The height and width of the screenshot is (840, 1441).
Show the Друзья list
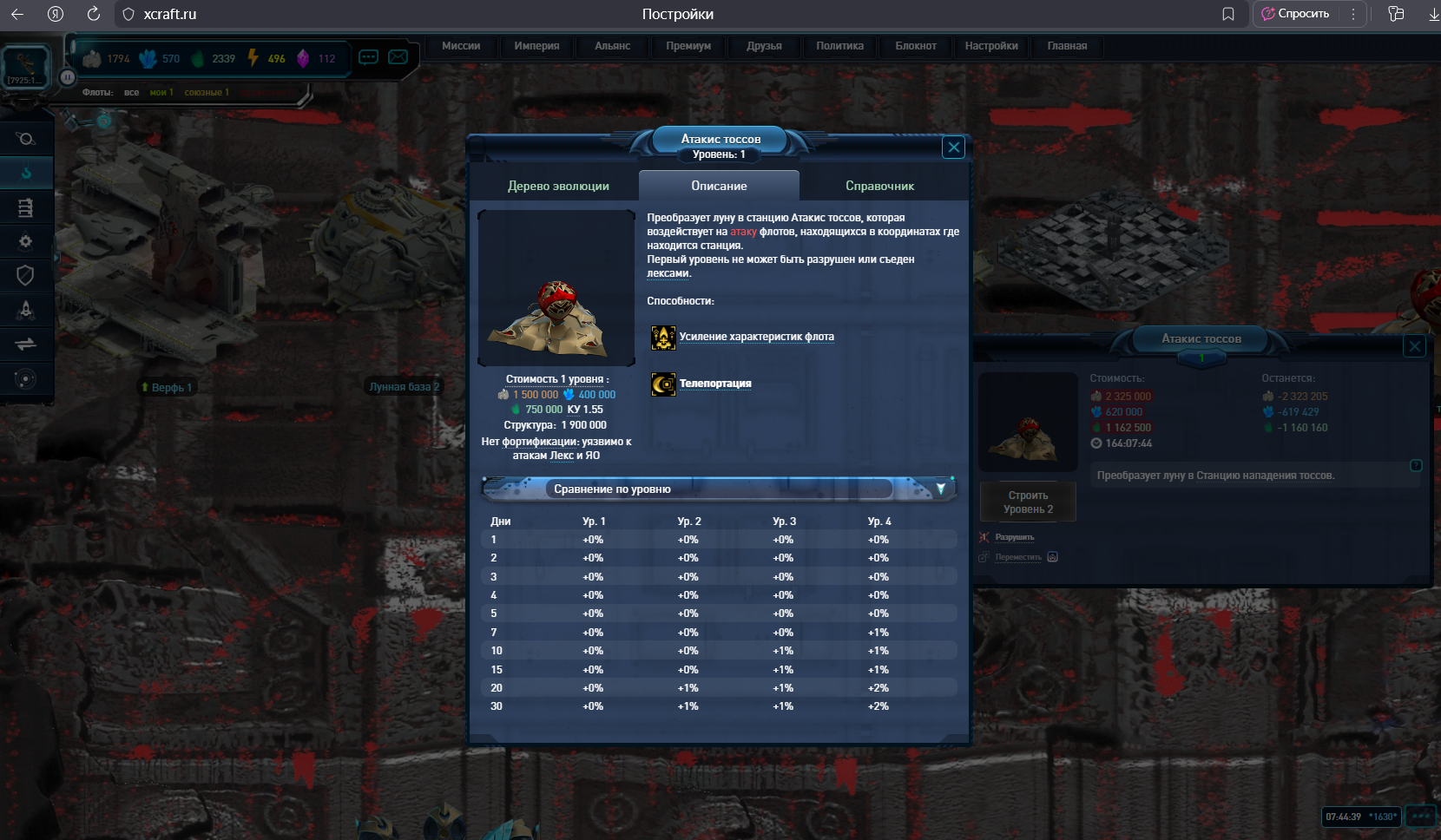[764, 46]
